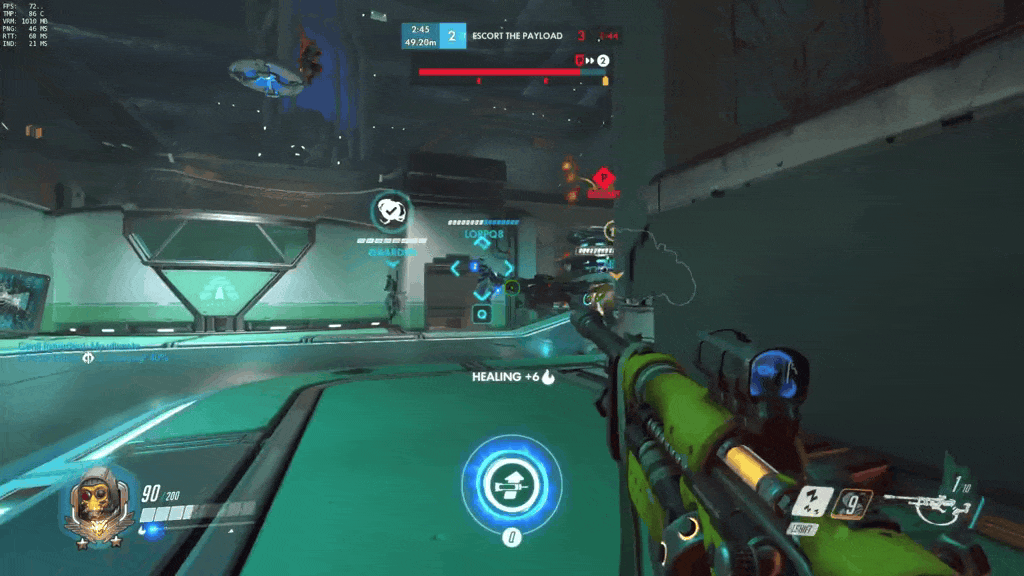Screen dimensions: 1024x576
Task: Click the red payload marker above progress bar
Action: (x=579, y=60)
